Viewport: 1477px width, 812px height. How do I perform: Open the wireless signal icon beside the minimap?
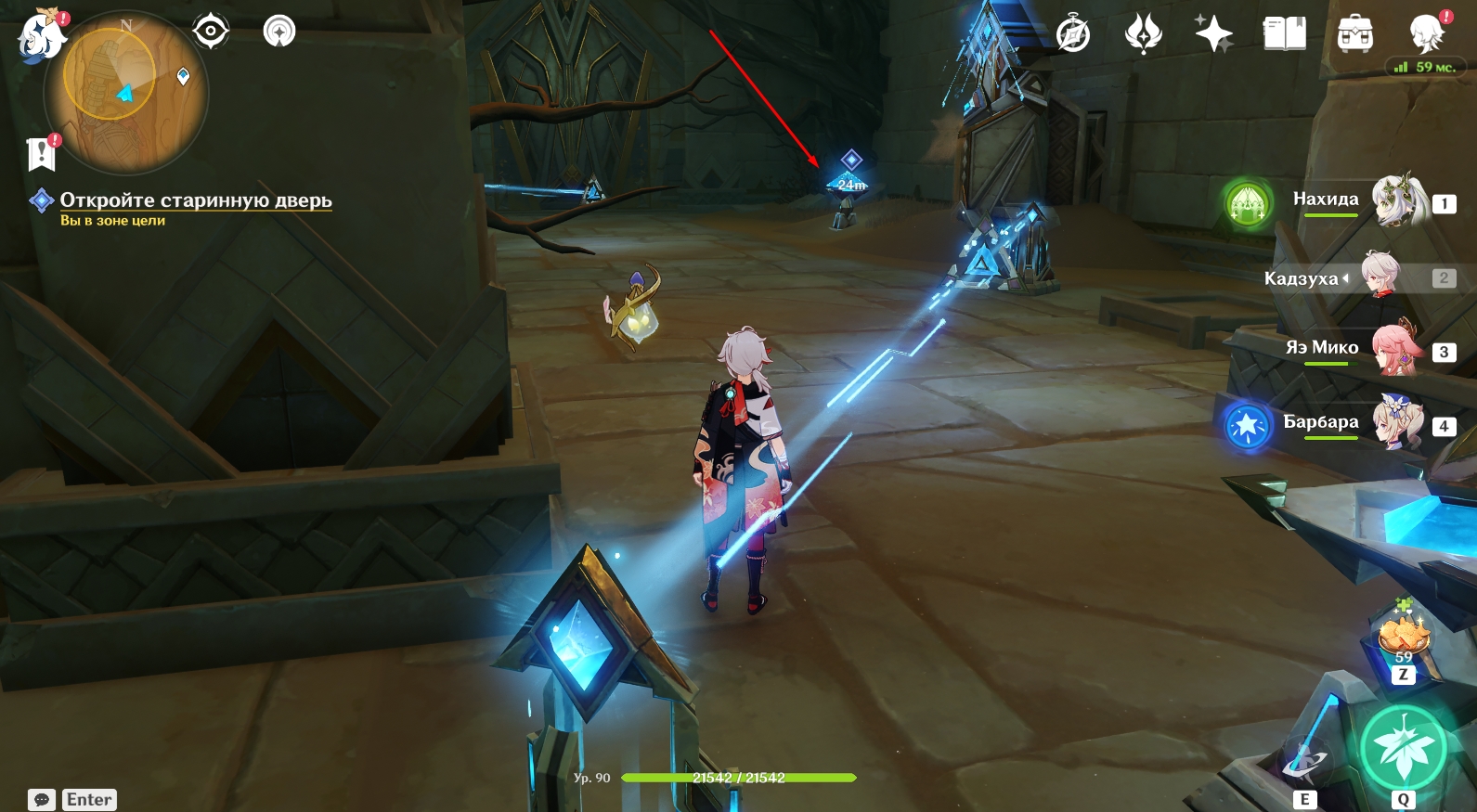coord(279,32)
